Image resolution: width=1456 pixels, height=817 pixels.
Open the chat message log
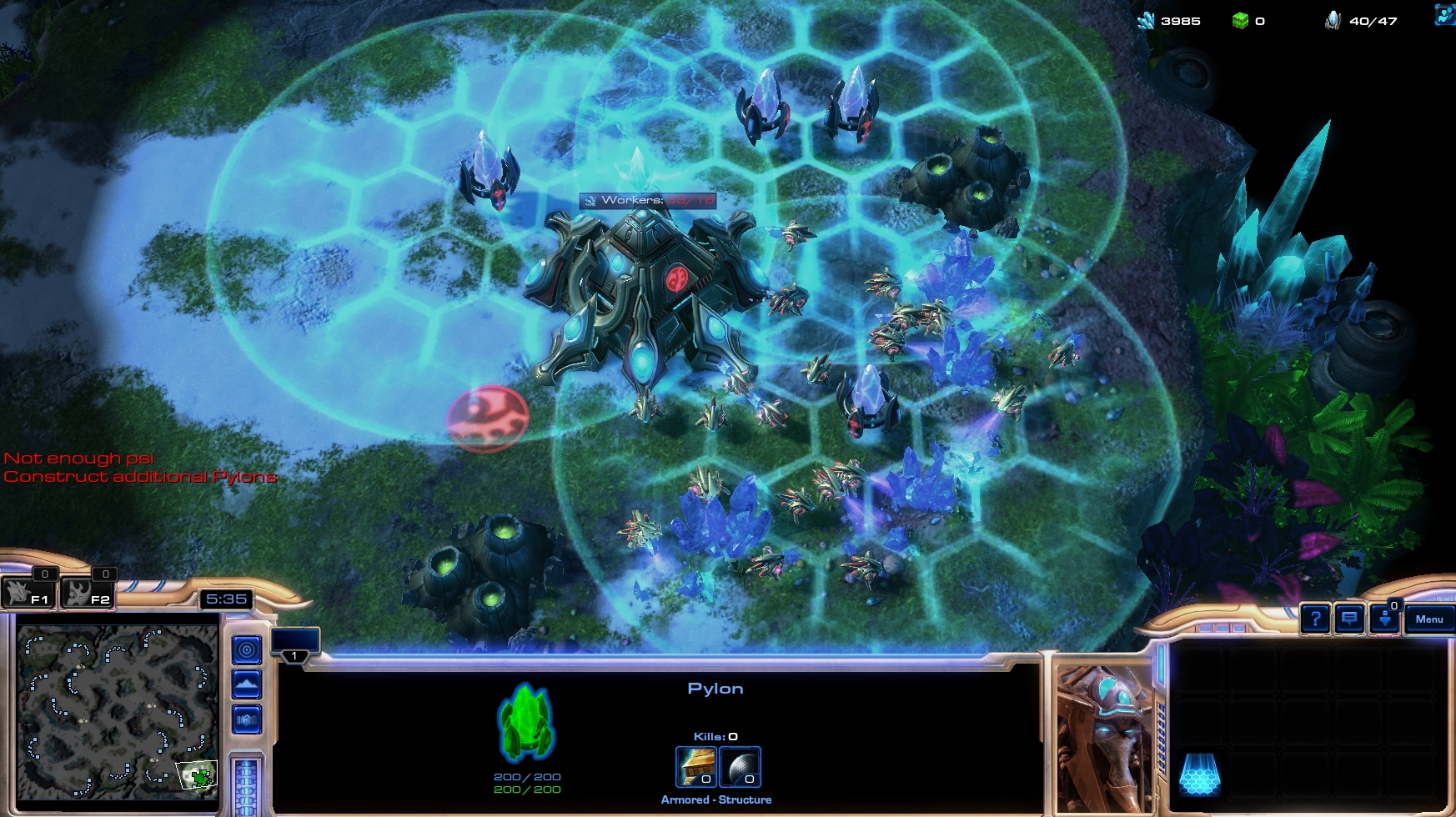pos(1349,619)
